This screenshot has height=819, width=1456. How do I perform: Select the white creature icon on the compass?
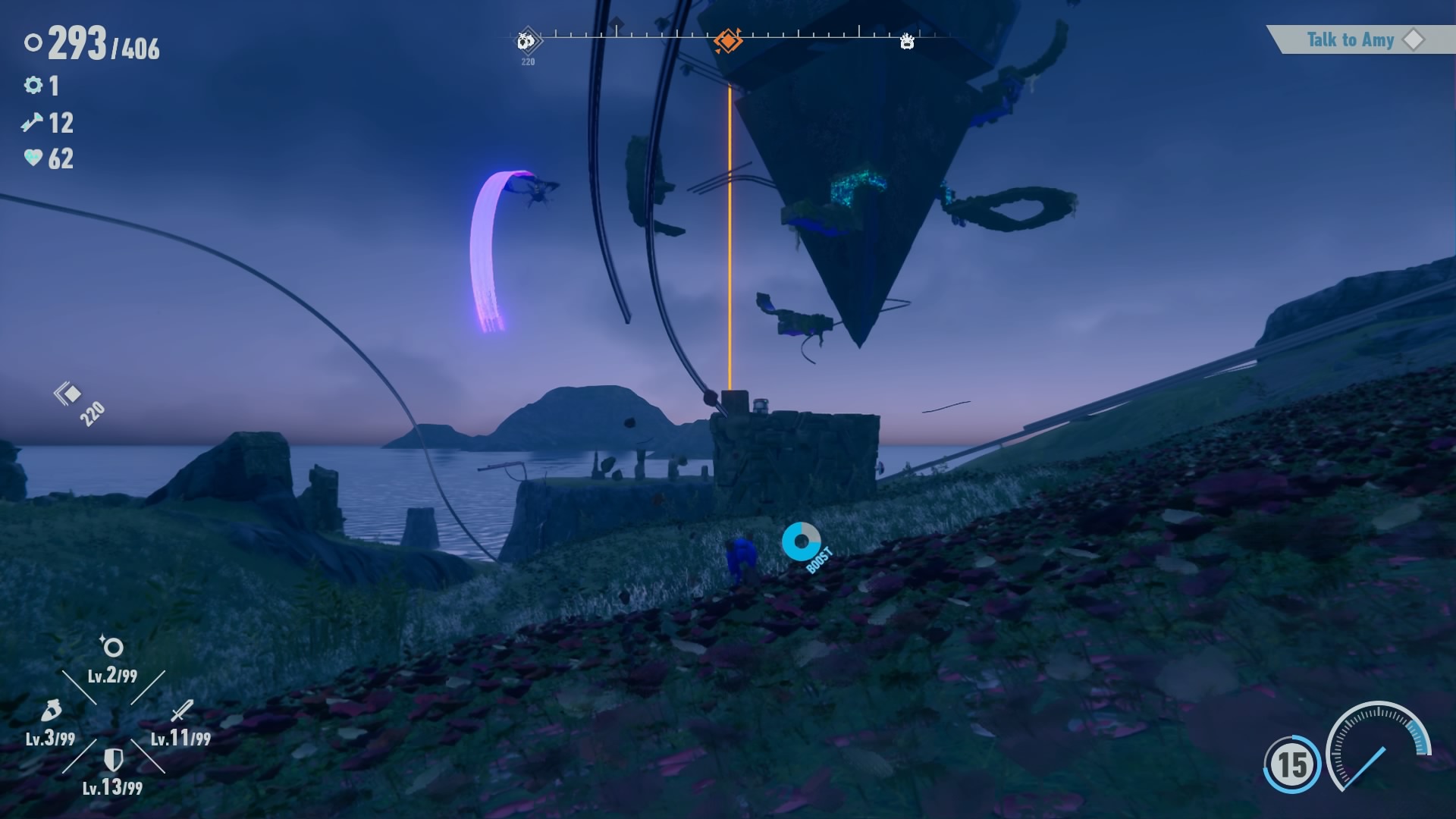907,41
